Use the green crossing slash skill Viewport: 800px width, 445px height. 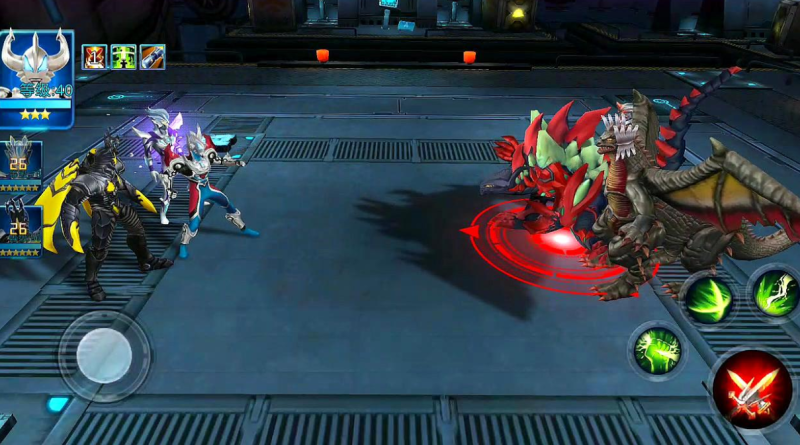[x=707, y=298]
